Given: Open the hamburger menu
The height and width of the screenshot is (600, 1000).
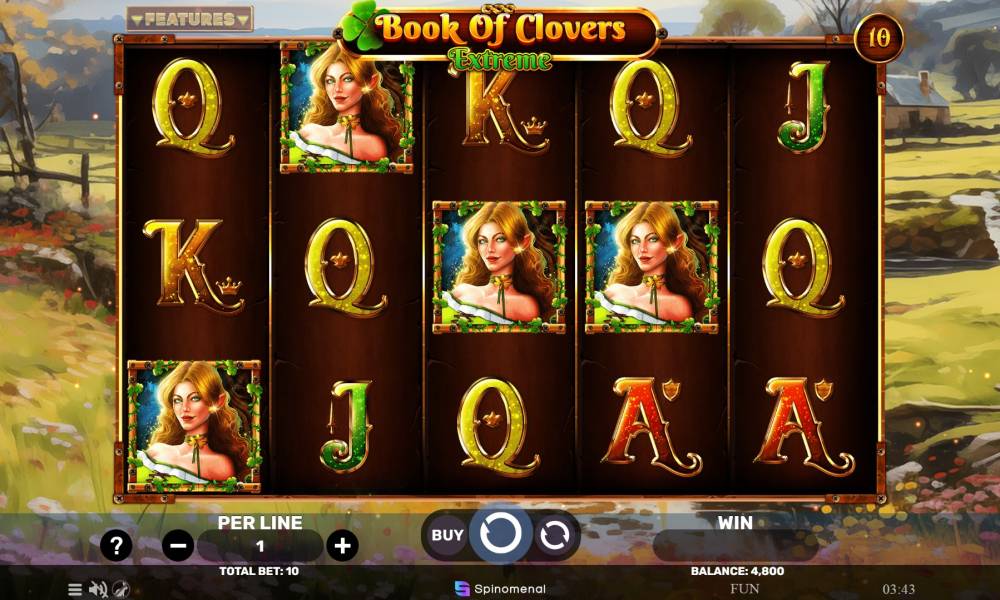Looking at the screenshot, I should click(75, 589).
